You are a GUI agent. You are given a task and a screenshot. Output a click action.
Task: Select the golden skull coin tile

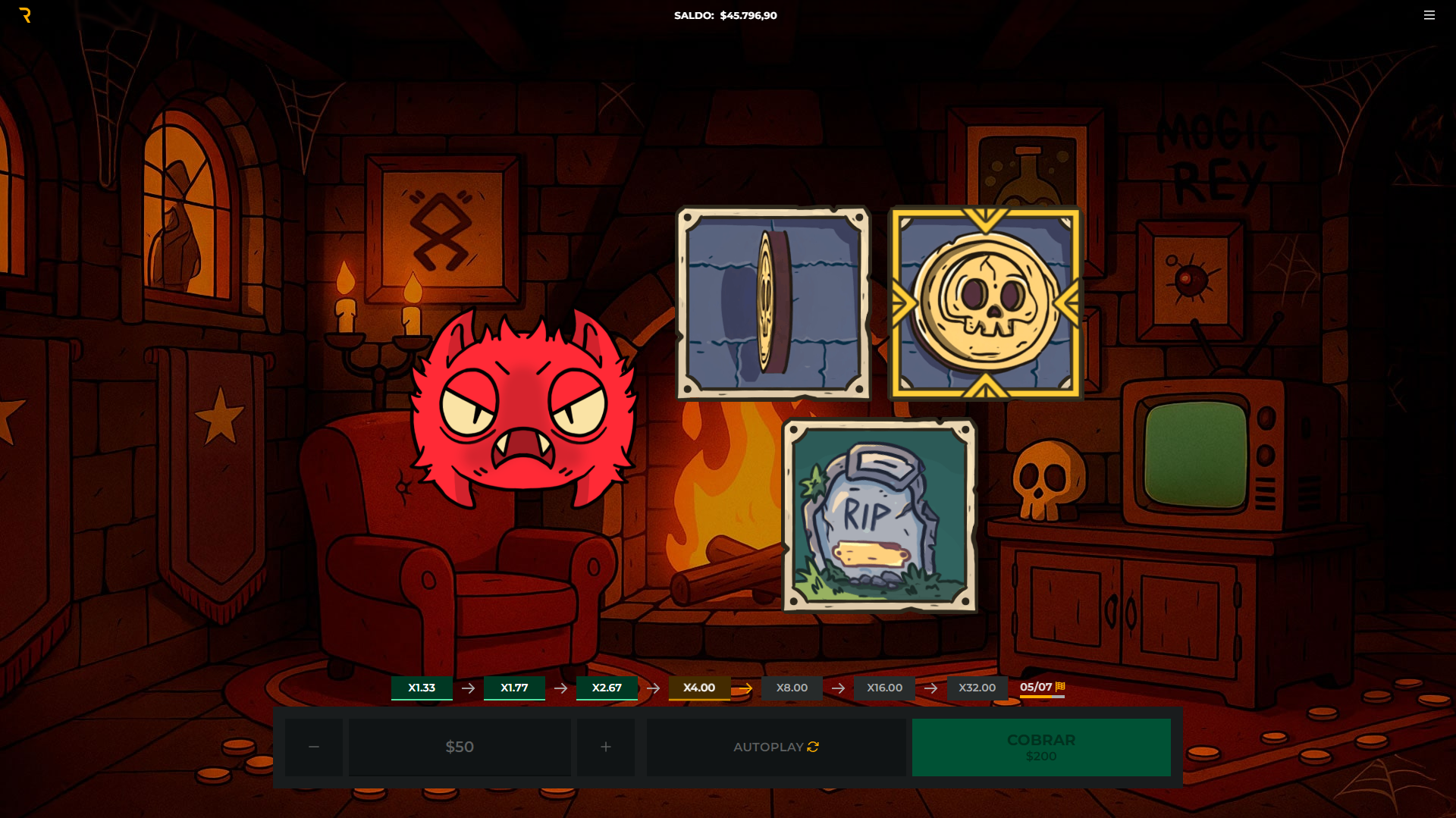tap(985, 303)
